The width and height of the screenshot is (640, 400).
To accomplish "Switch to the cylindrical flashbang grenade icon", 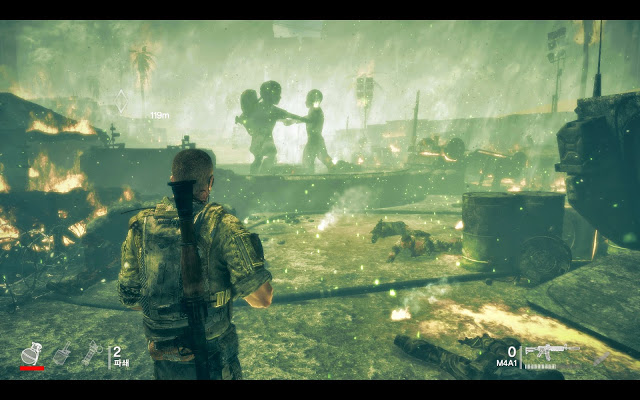I will (x=91, y=353).
